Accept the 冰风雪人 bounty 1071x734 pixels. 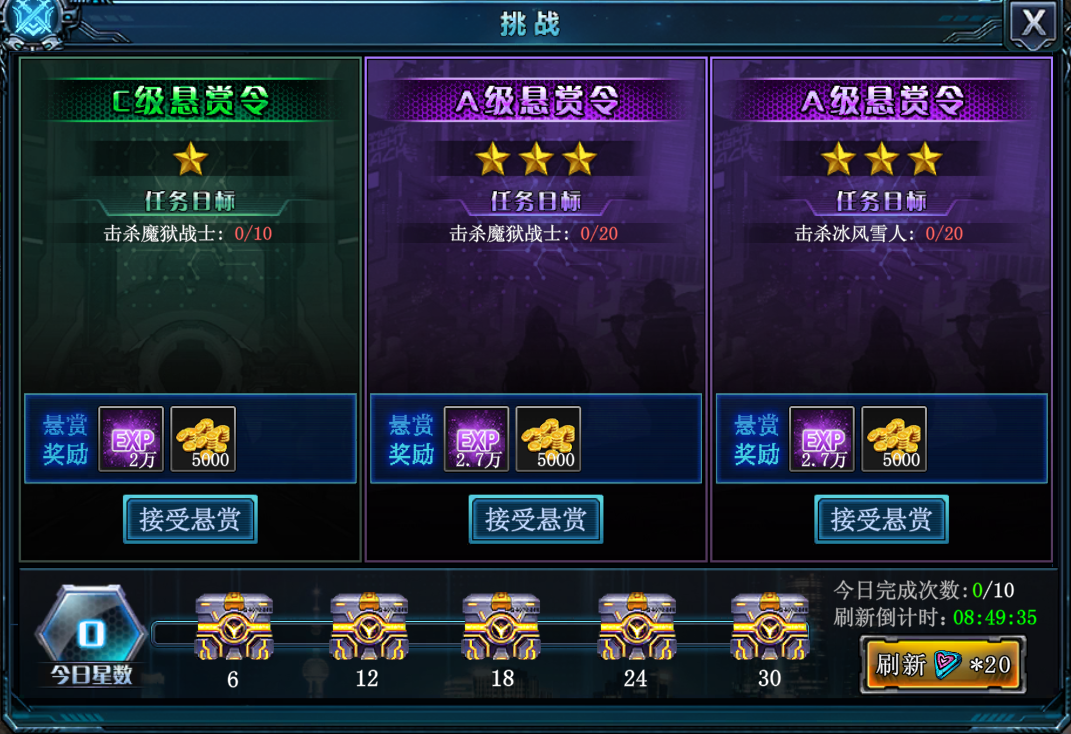(x=881, y=519)
